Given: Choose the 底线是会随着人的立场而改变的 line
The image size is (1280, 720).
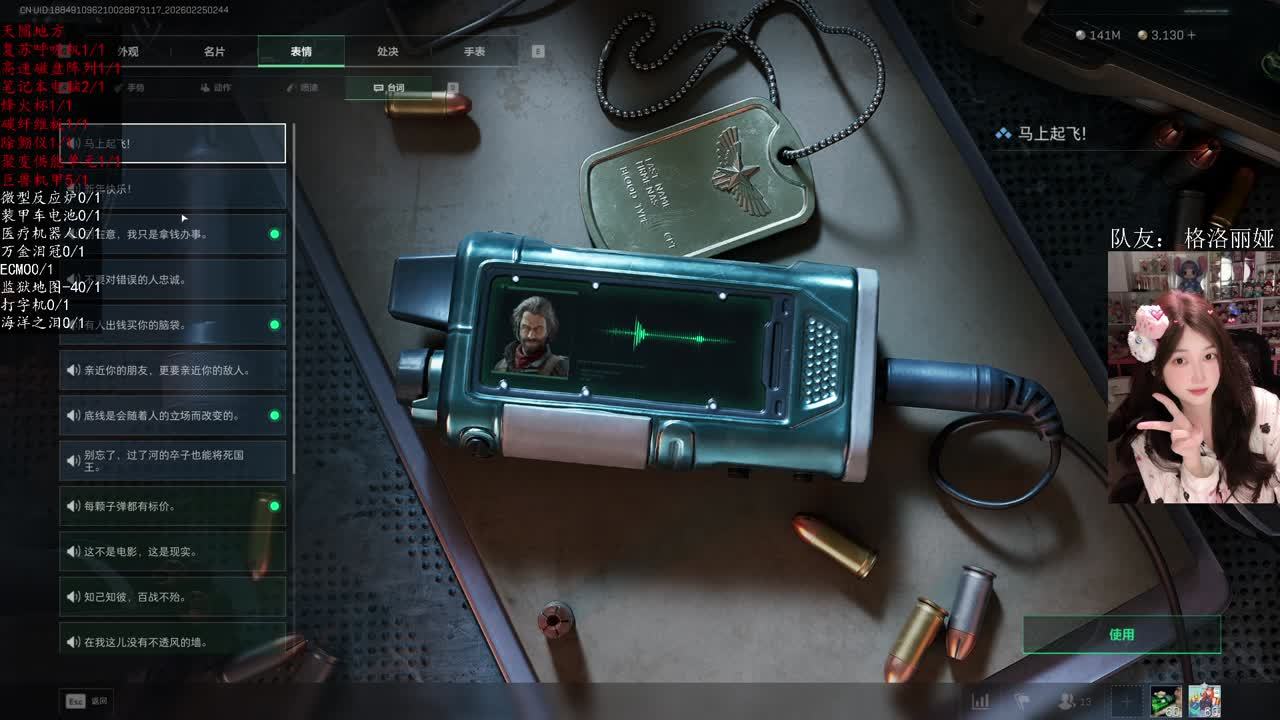Looking at the screenshot, I should click(x=172, y=415).
